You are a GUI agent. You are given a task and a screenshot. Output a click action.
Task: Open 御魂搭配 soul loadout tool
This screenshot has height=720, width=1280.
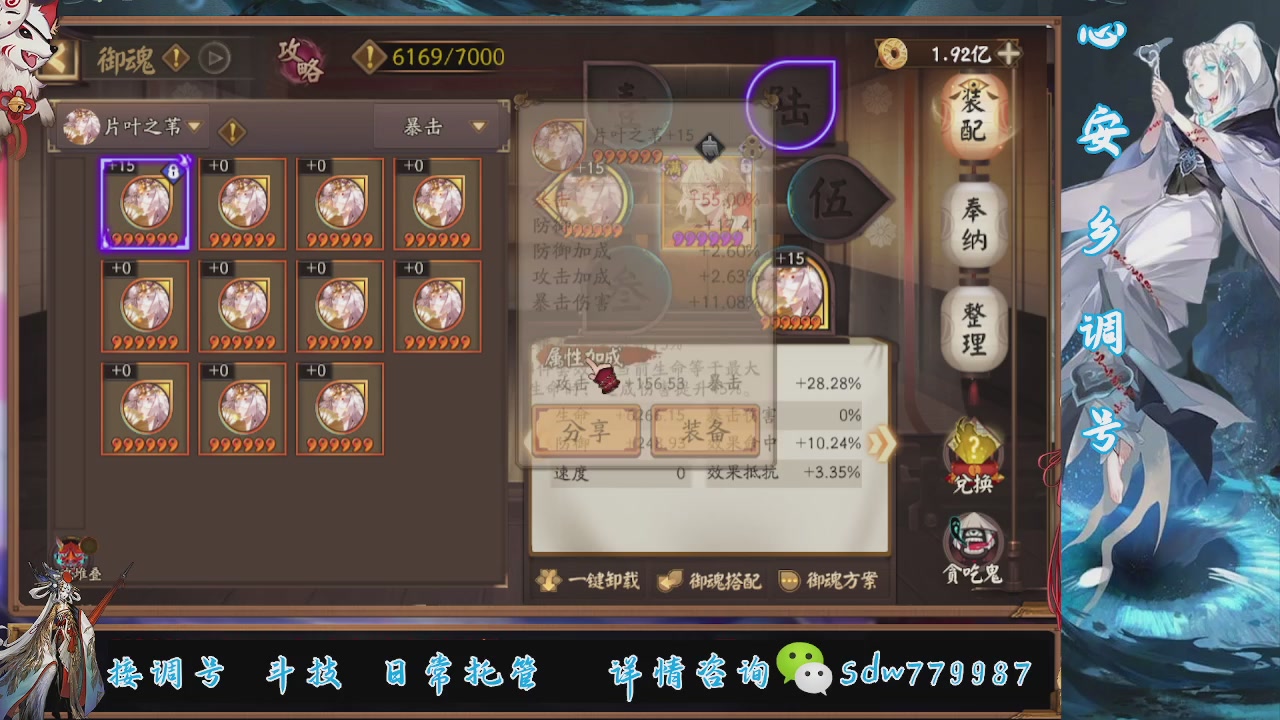pos(712,580)
